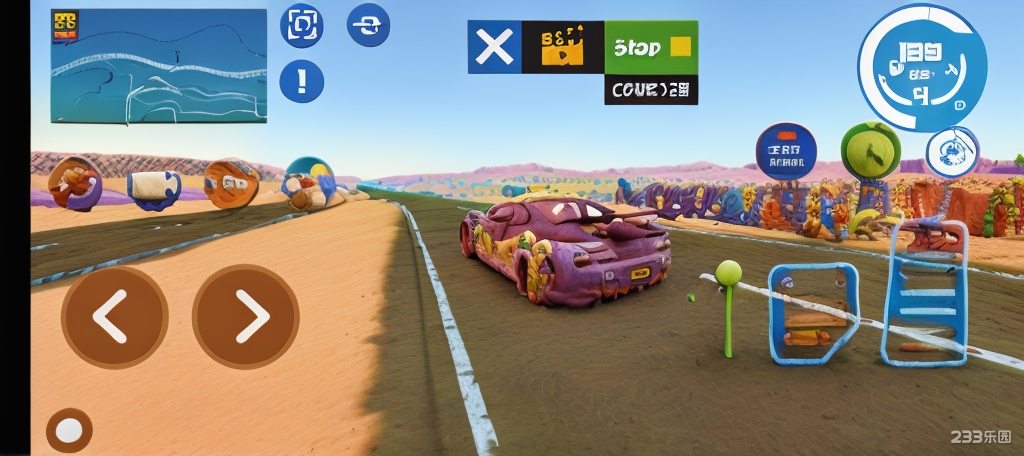Tap the steer right arrow button

pos(245,317)
